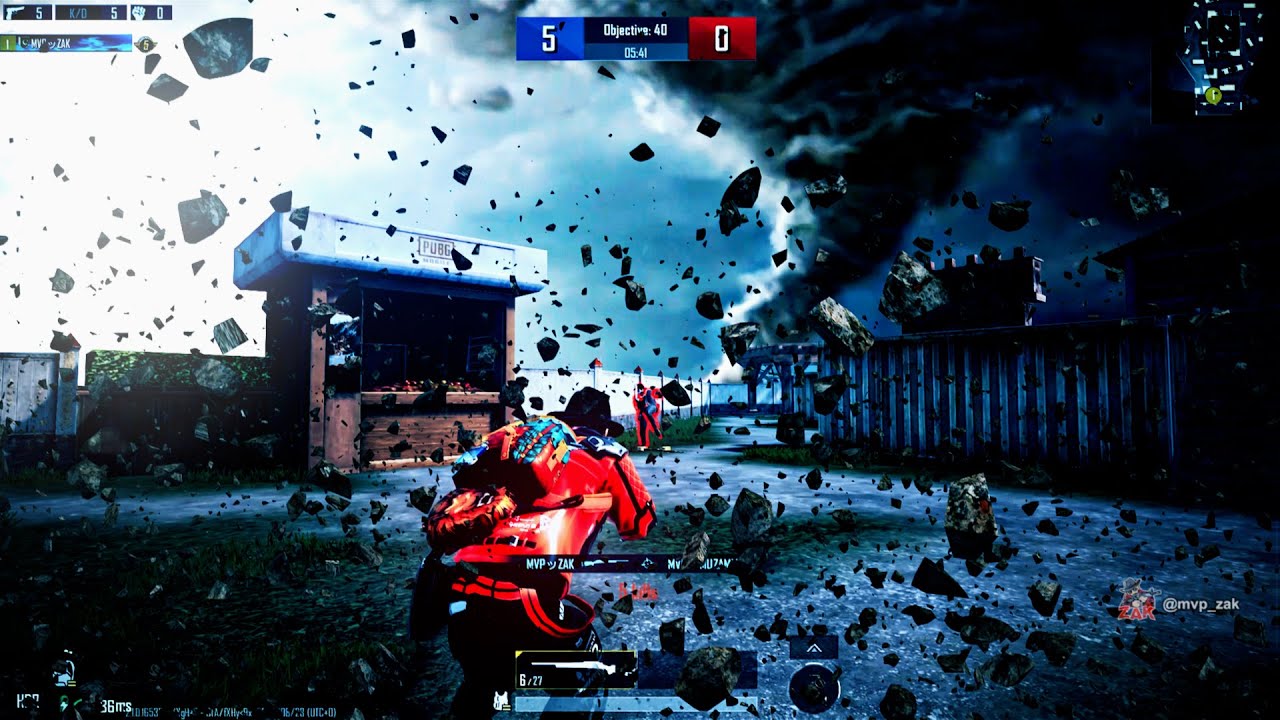1280x720 pixels.
Task: Expand the throwables list with the up arrow
Action: 813,648
